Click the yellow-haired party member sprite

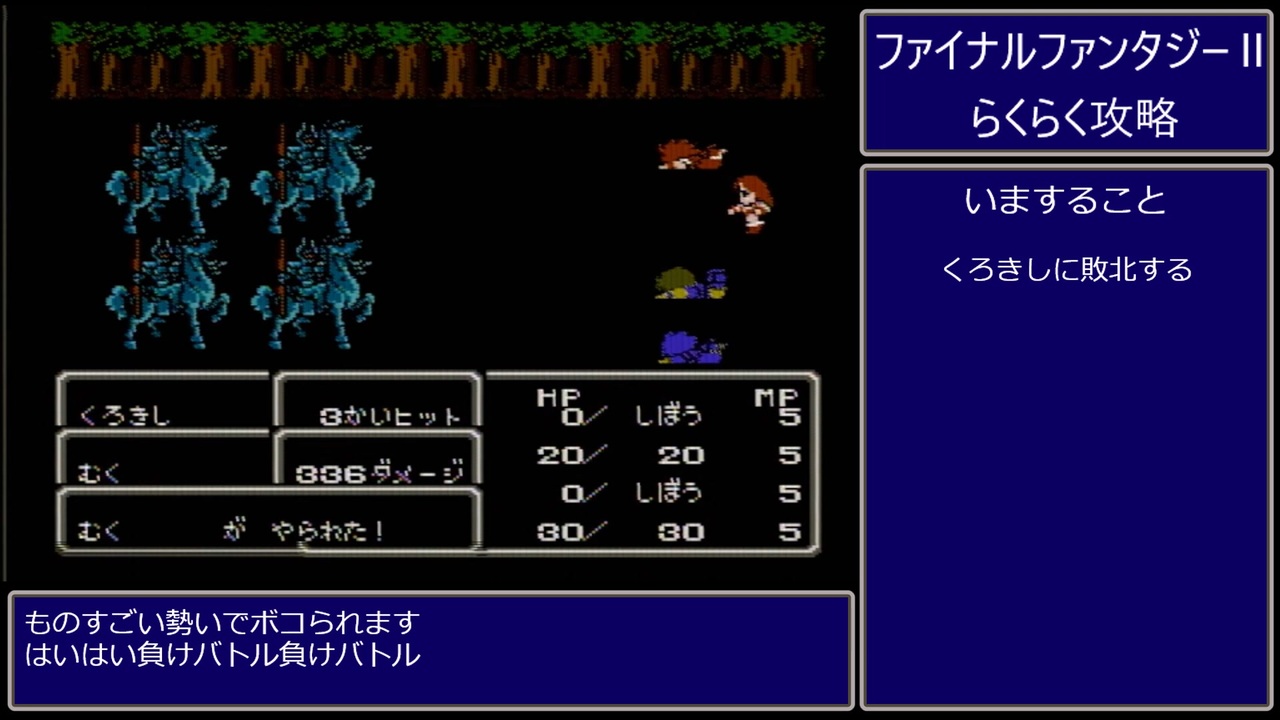[x=690, y=285]
